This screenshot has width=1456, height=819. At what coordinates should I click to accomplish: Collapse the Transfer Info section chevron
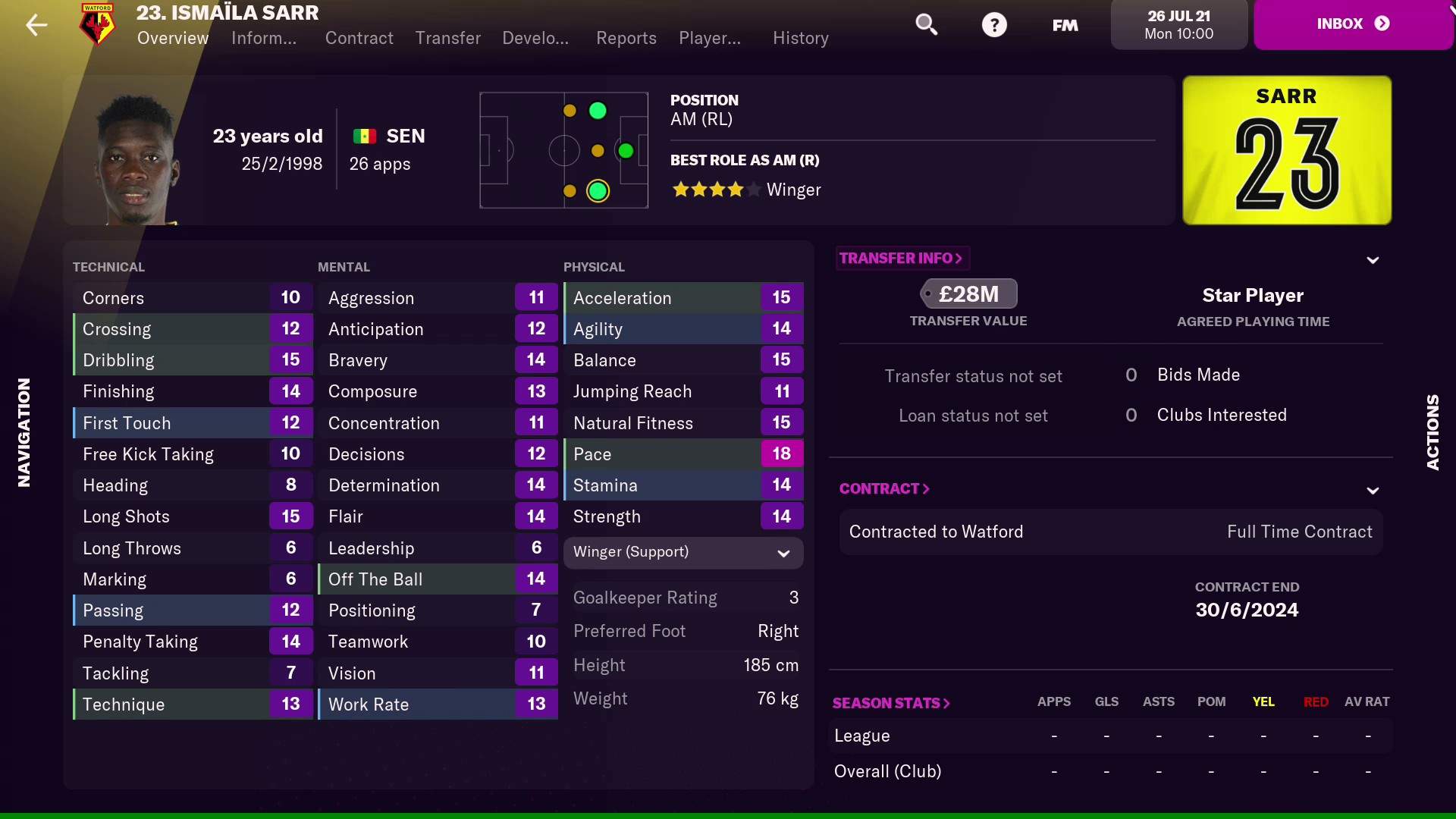point(1373,259)
